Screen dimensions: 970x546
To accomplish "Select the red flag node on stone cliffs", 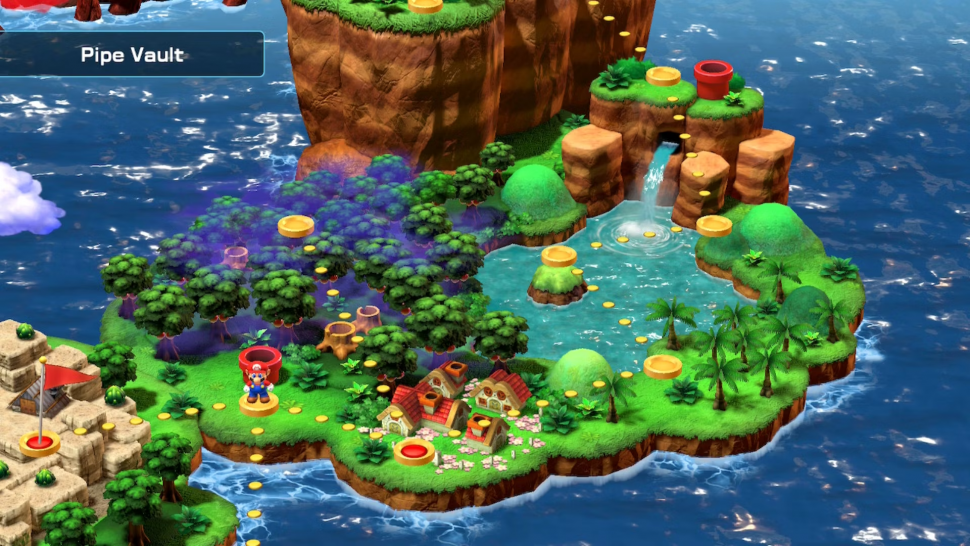I will point(40,442).
